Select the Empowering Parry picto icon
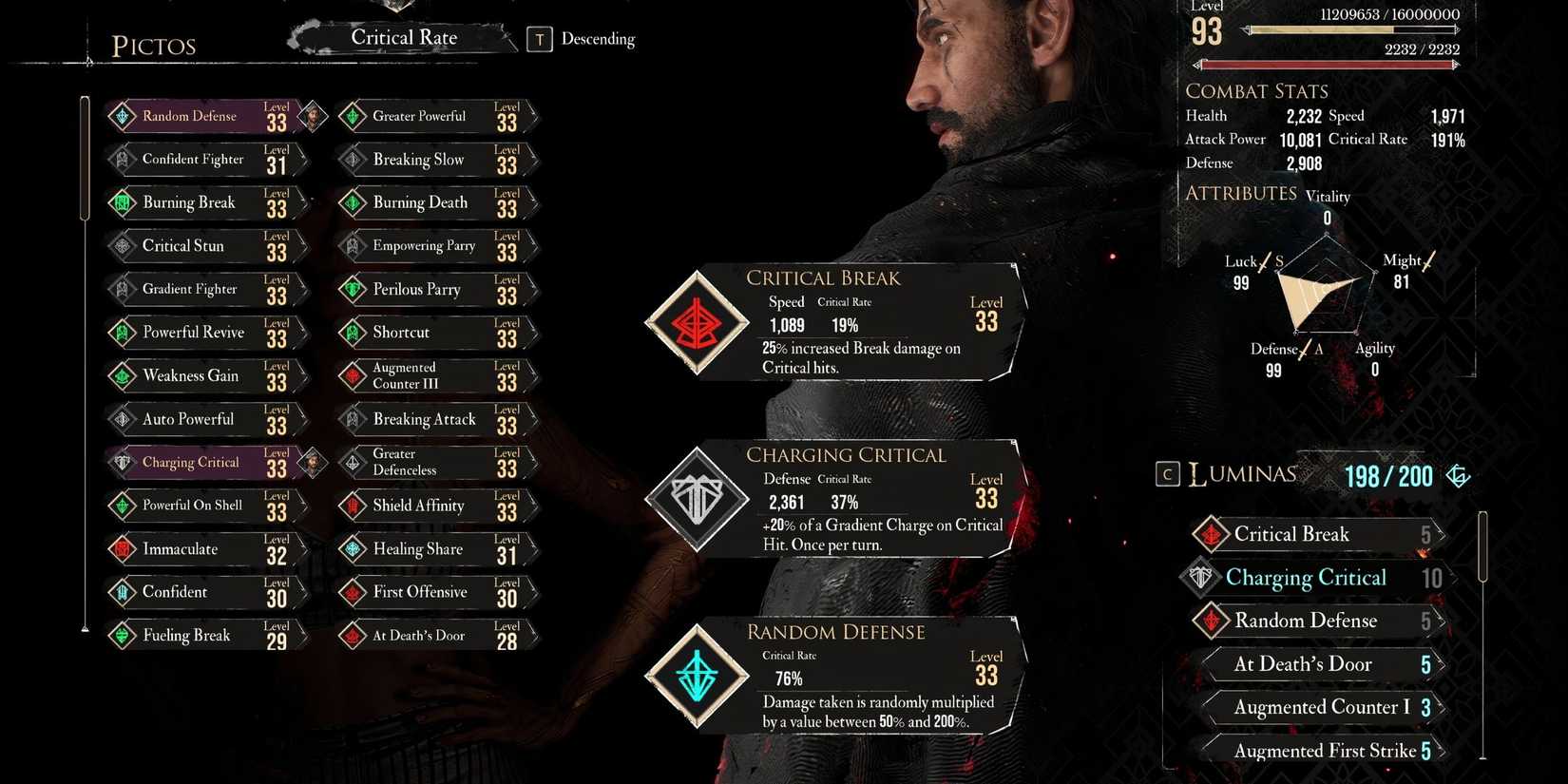Screen dimensions: 1568x784 [x=352, y=246]
